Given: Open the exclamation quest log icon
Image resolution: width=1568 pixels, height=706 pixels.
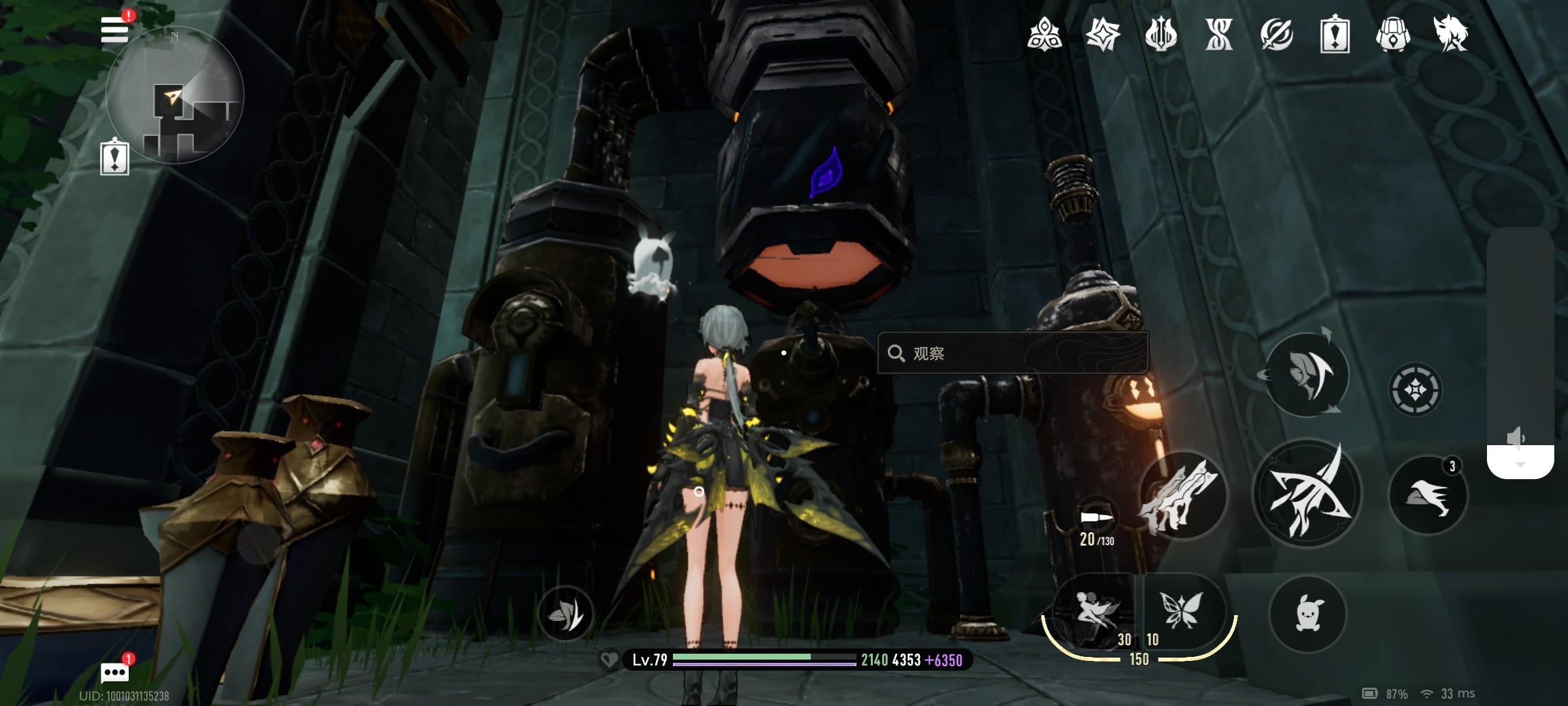Looking at the screenshot, I should point(1334,33).
